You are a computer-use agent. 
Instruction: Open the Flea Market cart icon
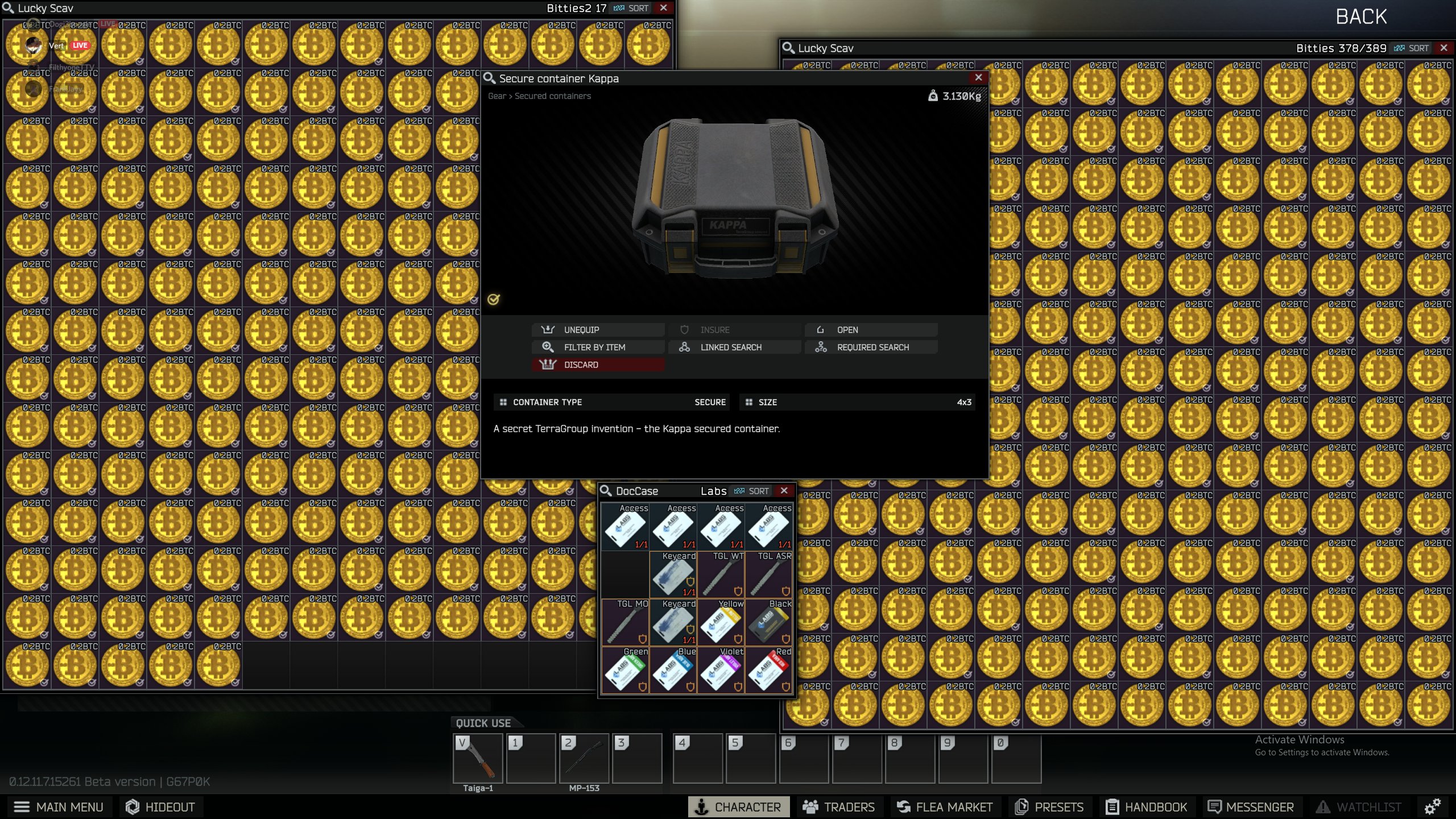click(x=904, y=806)
